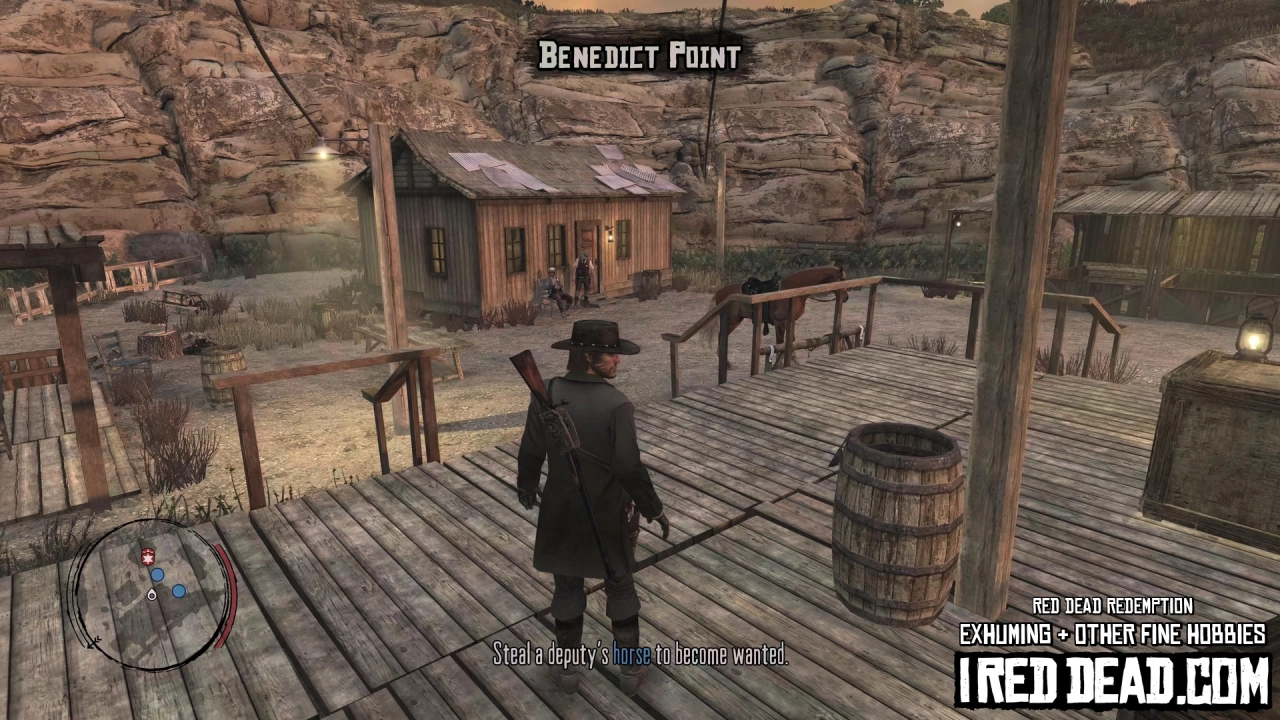Click the red sheriff badge icon on the minimap
The height and width of the screenshot is (720, 1280).
(148, 556)
